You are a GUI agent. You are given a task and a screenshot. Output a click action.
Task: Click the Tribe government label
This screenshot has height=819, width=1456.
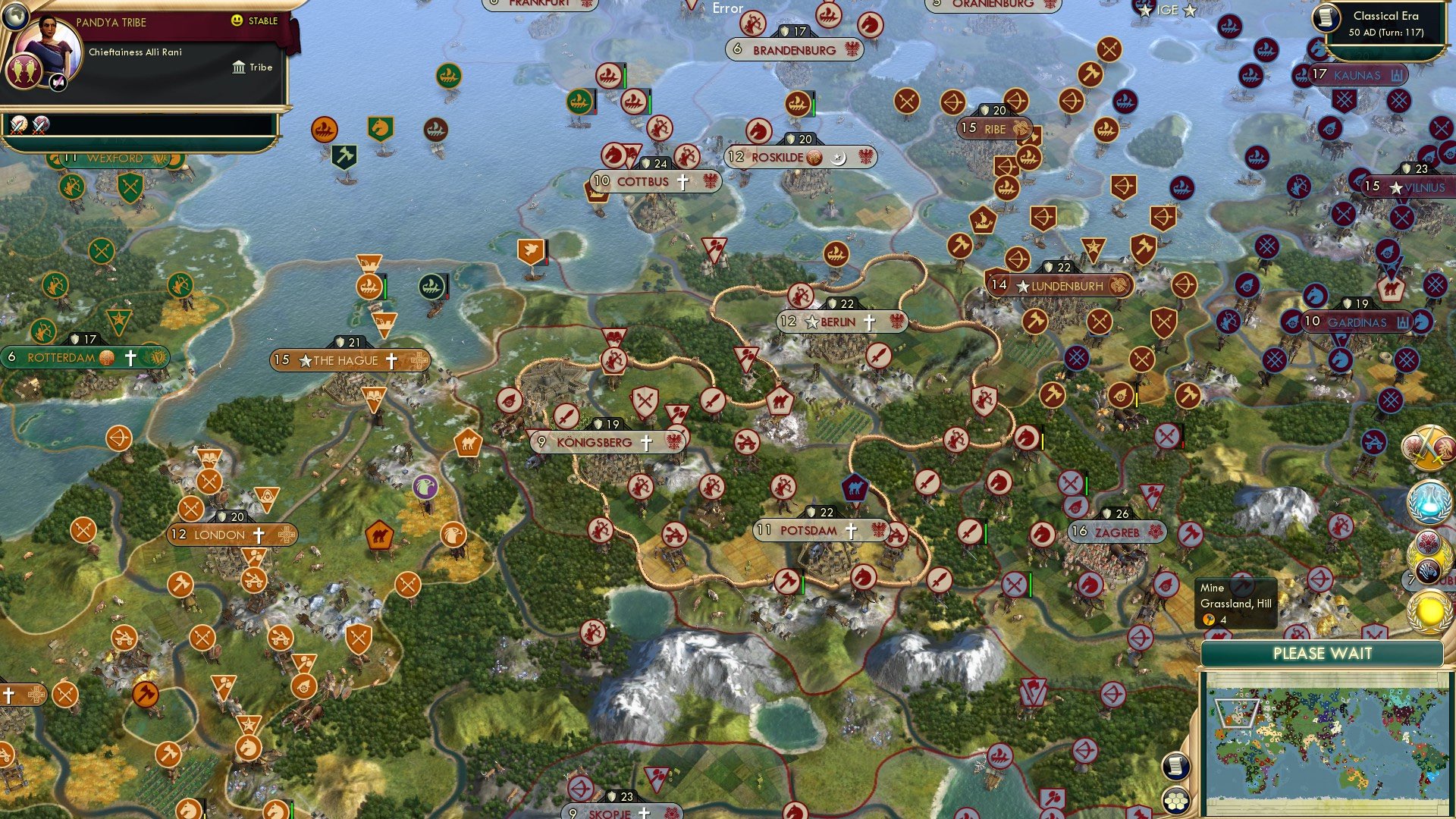click(258, 67)
